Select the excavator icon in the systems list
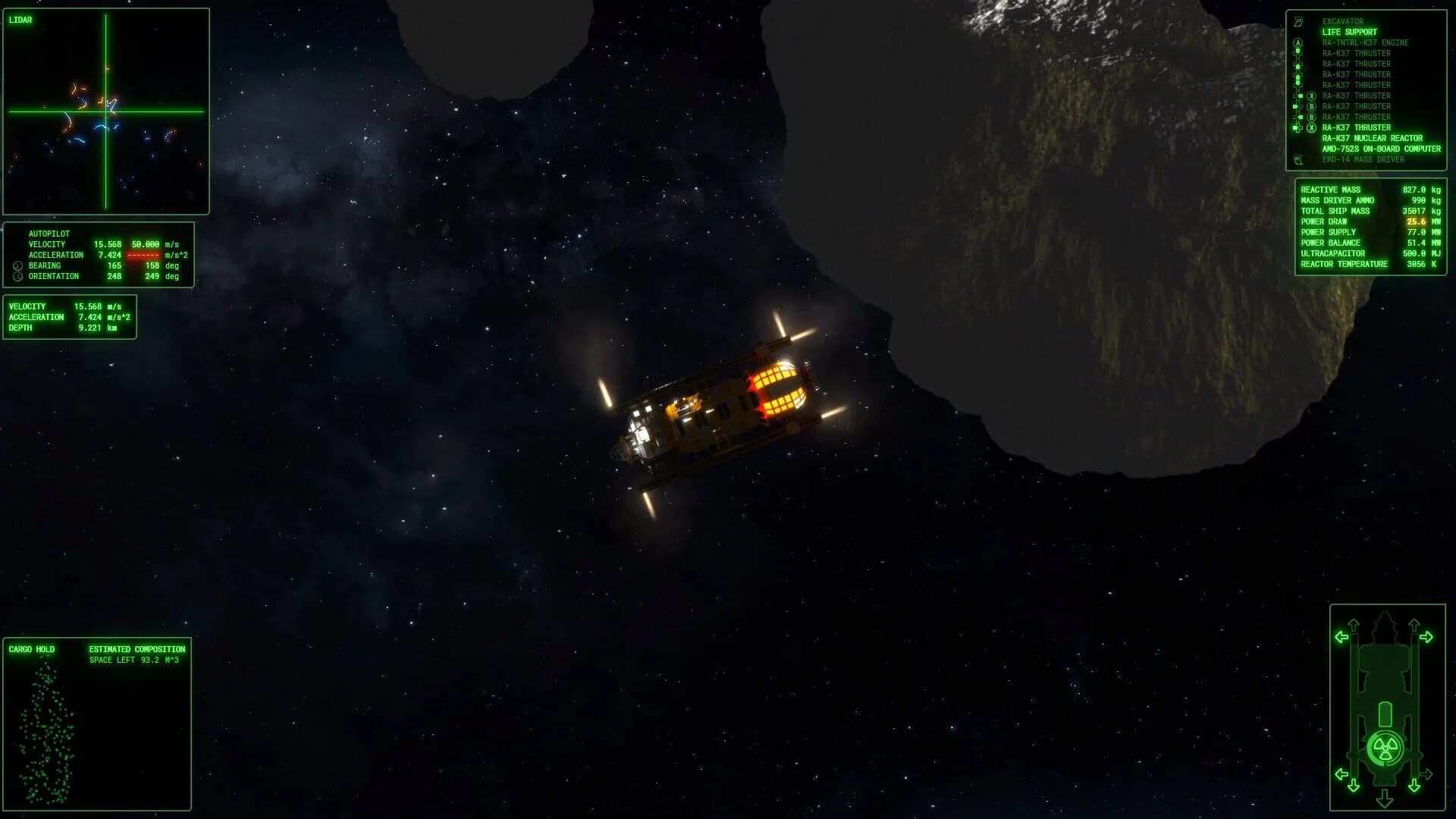This screenshot has height=819, width=1456. [x=1298, y=21]
